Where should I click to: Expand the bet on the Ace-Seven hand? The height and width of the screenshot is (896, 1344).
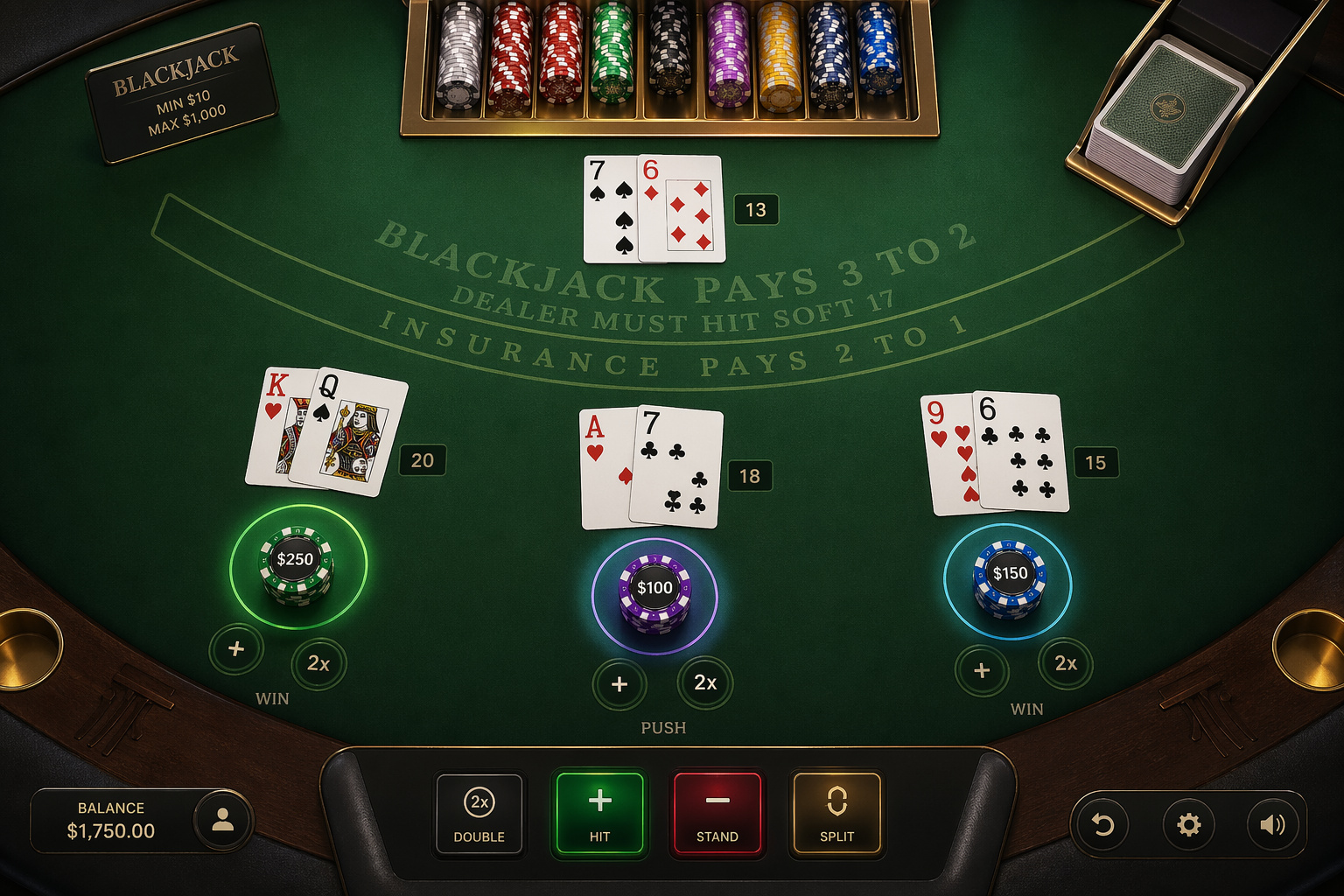tap(620, 685)
